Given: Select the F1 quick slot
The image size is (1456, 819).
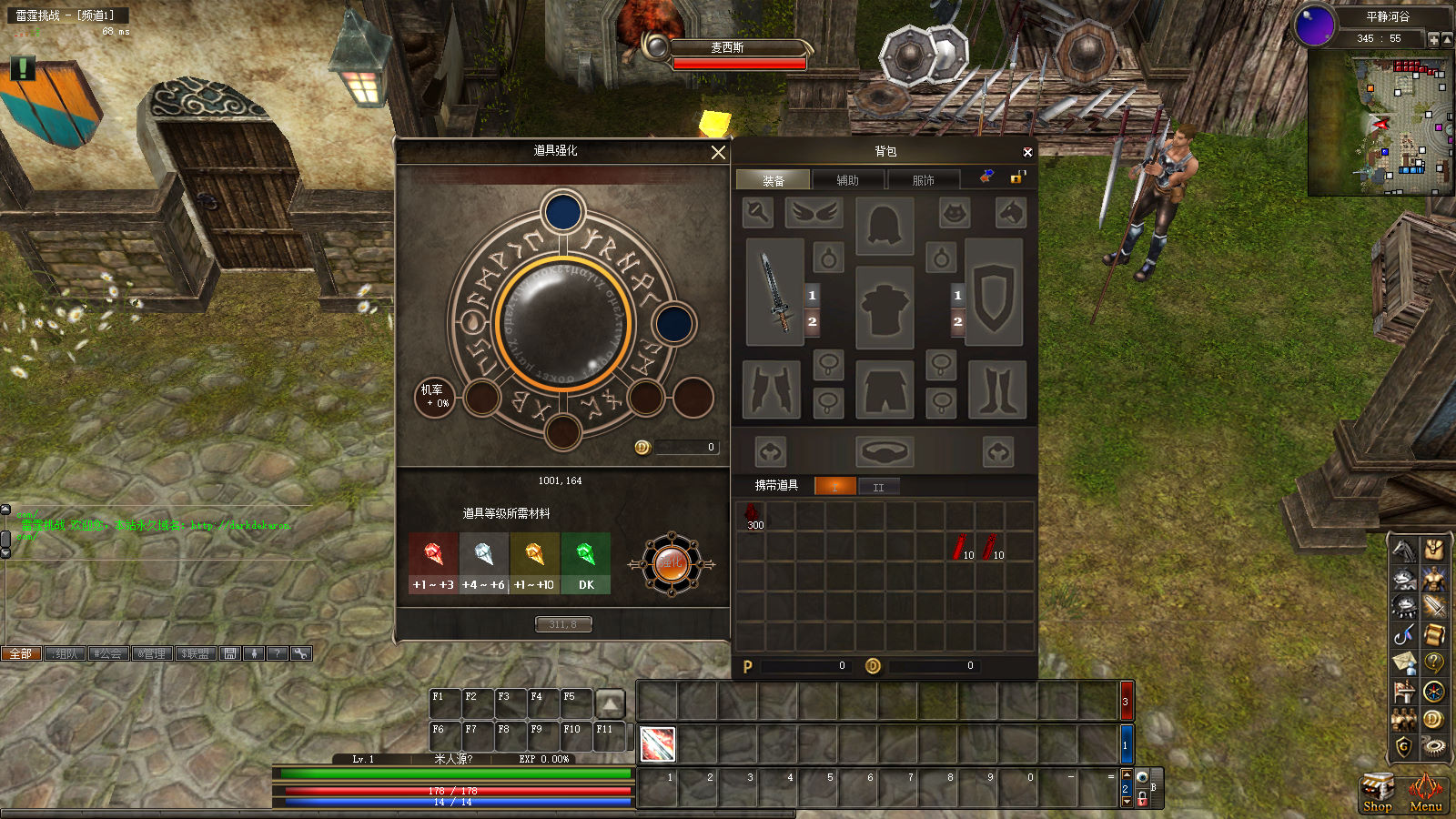Looking at the screenshot, I should tap(444, 703).
